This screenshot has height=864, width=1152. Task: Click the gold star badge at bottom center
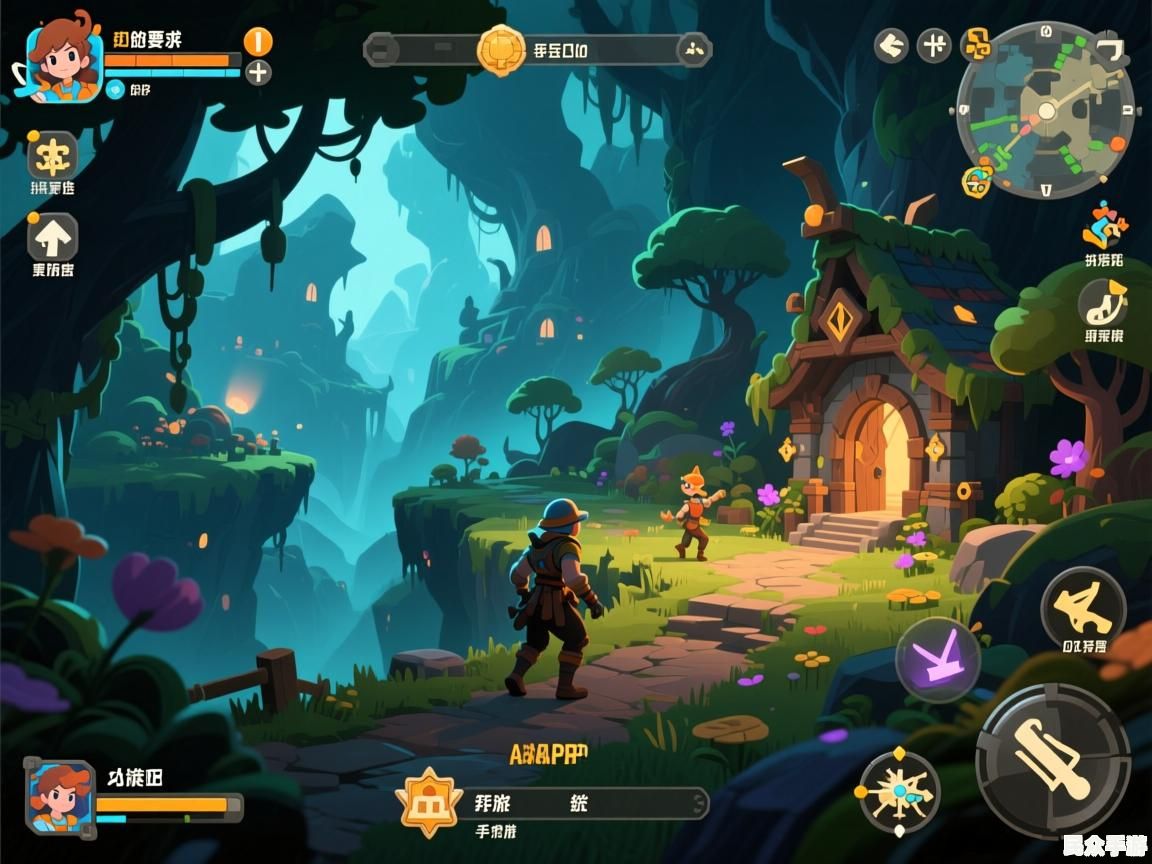pos(431,802)
